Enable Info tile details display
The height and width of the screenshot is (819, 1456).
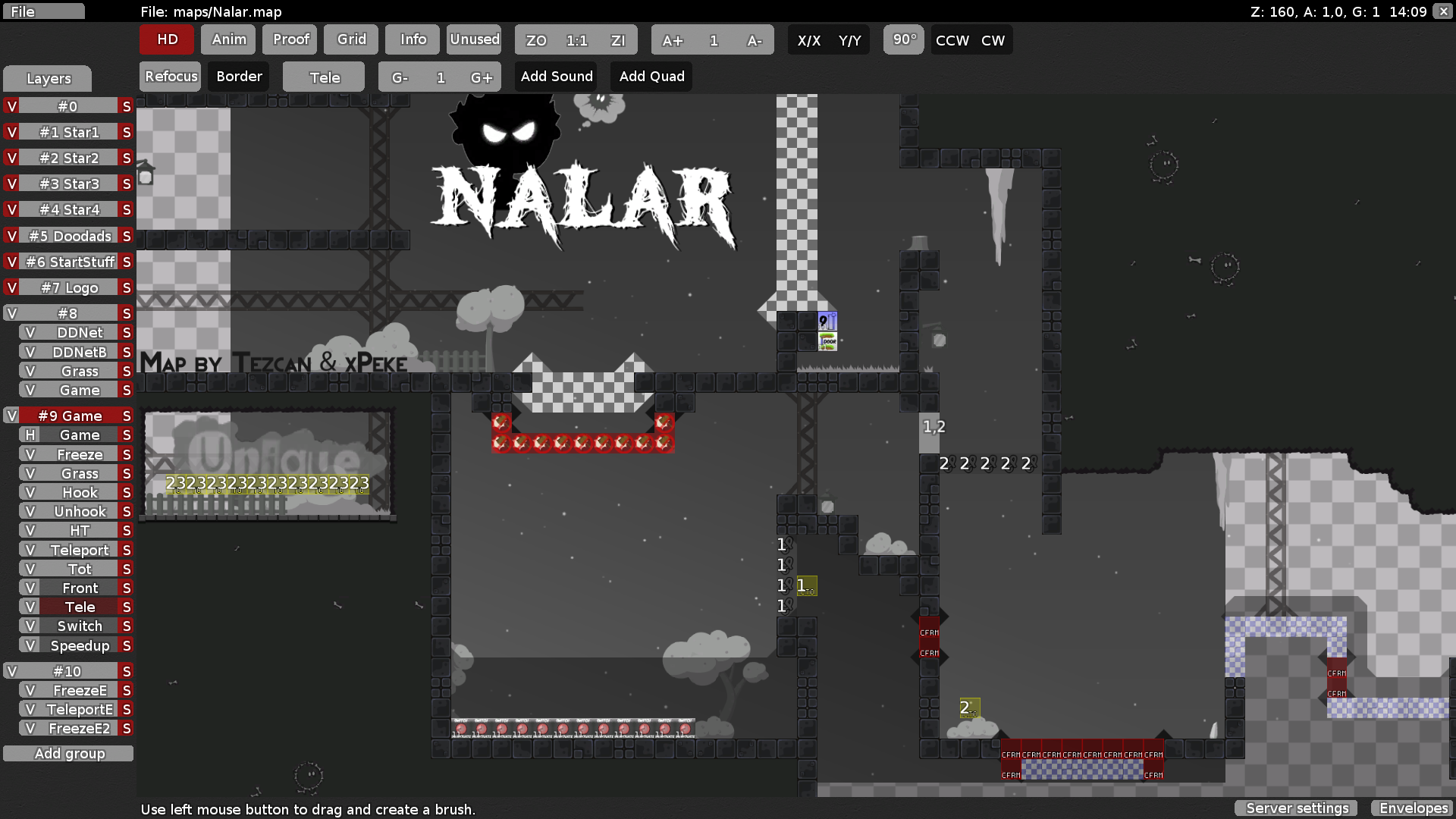tap(412, 39)
